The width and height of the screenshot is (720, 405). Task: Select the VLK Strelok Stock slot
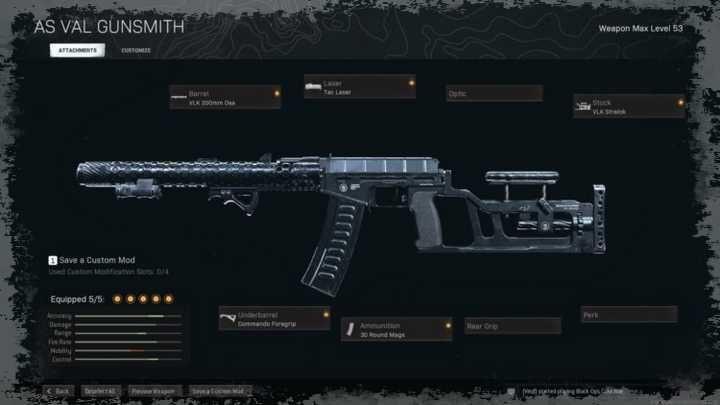pos(629,106)
